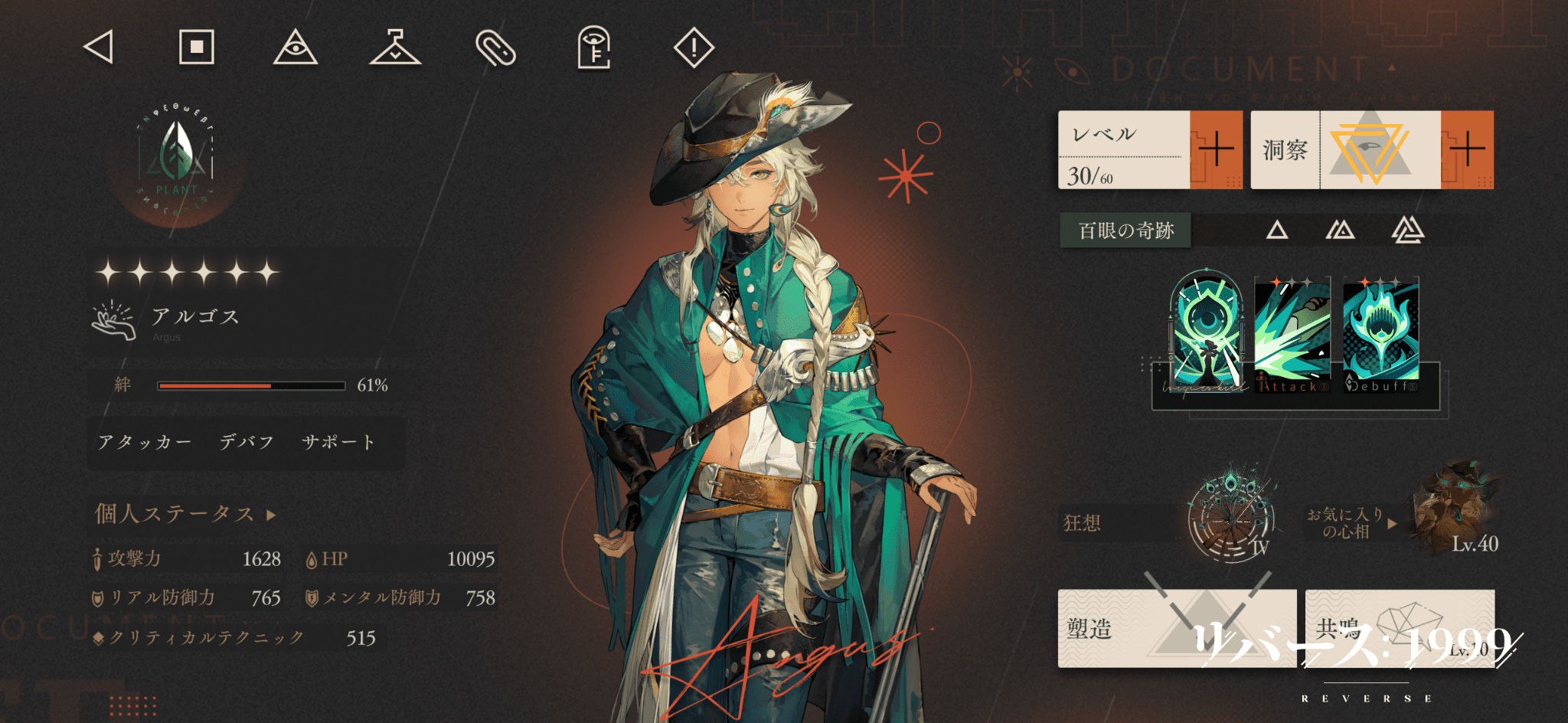Open the eye-in-triangle icon in top bar
The image size is (1568, 723).
pyautogui.click(x=296, y=47)
